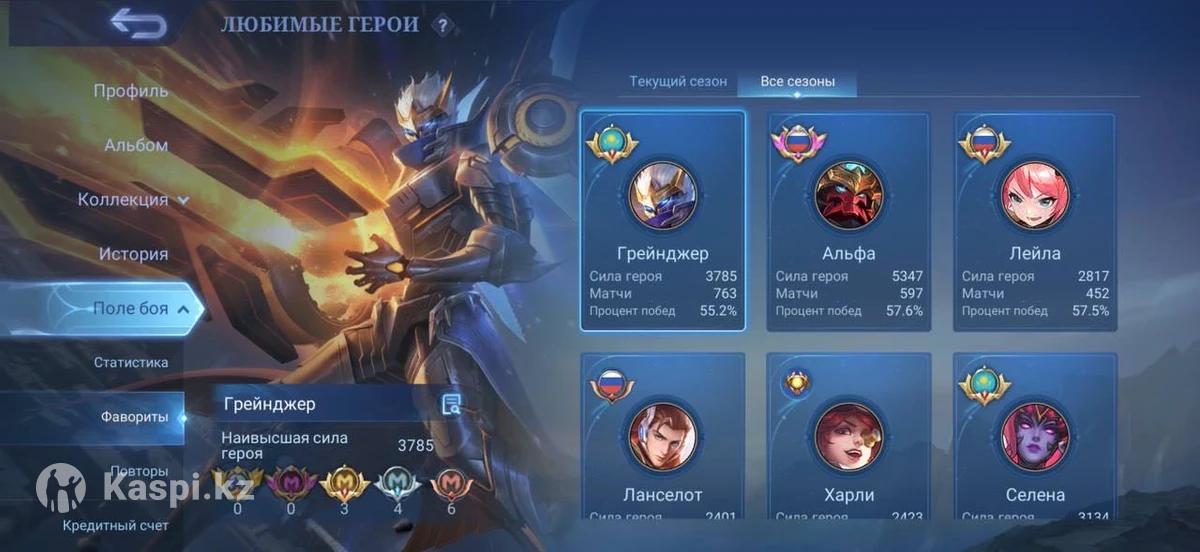Open Кредитный счет entry
The image size is (1200, 552).
coord(116,525)
